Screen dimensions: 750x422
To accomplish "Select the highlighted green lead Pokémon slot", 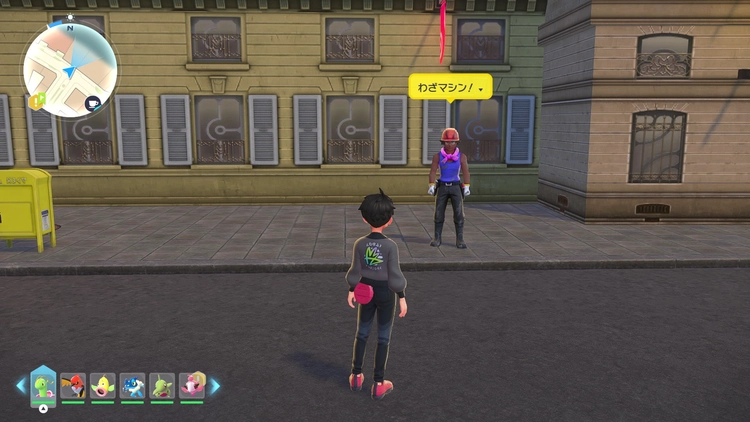I will click(x=43, y=385).
